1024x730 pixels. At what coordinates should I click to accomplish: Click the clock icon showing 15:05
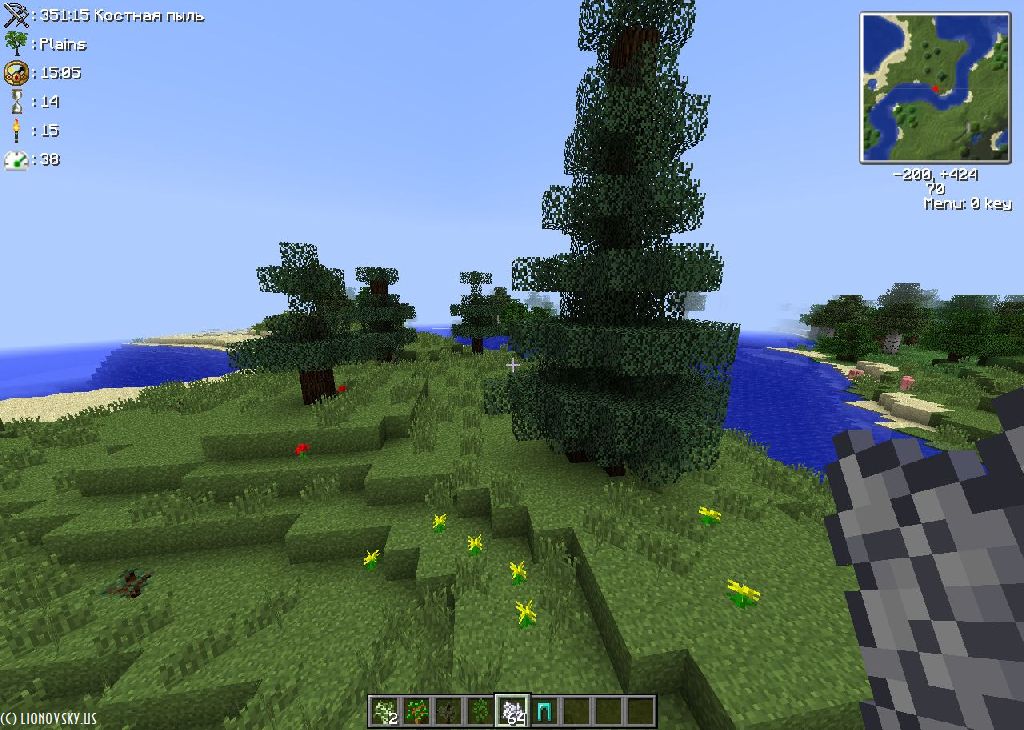coord(16,72)
